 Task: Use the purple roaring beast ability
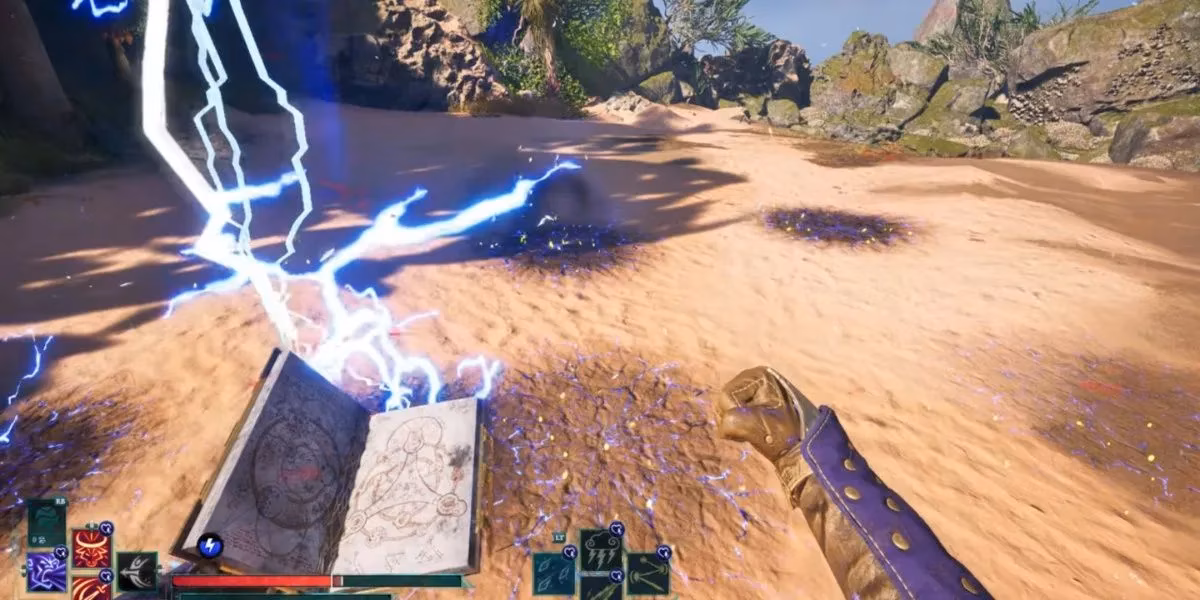(46, 572)
